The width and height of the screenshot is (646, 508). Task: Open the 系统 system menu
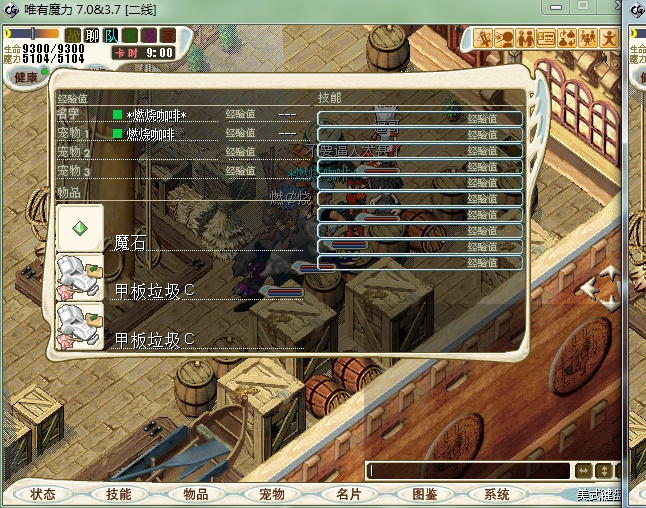[497, 494]
